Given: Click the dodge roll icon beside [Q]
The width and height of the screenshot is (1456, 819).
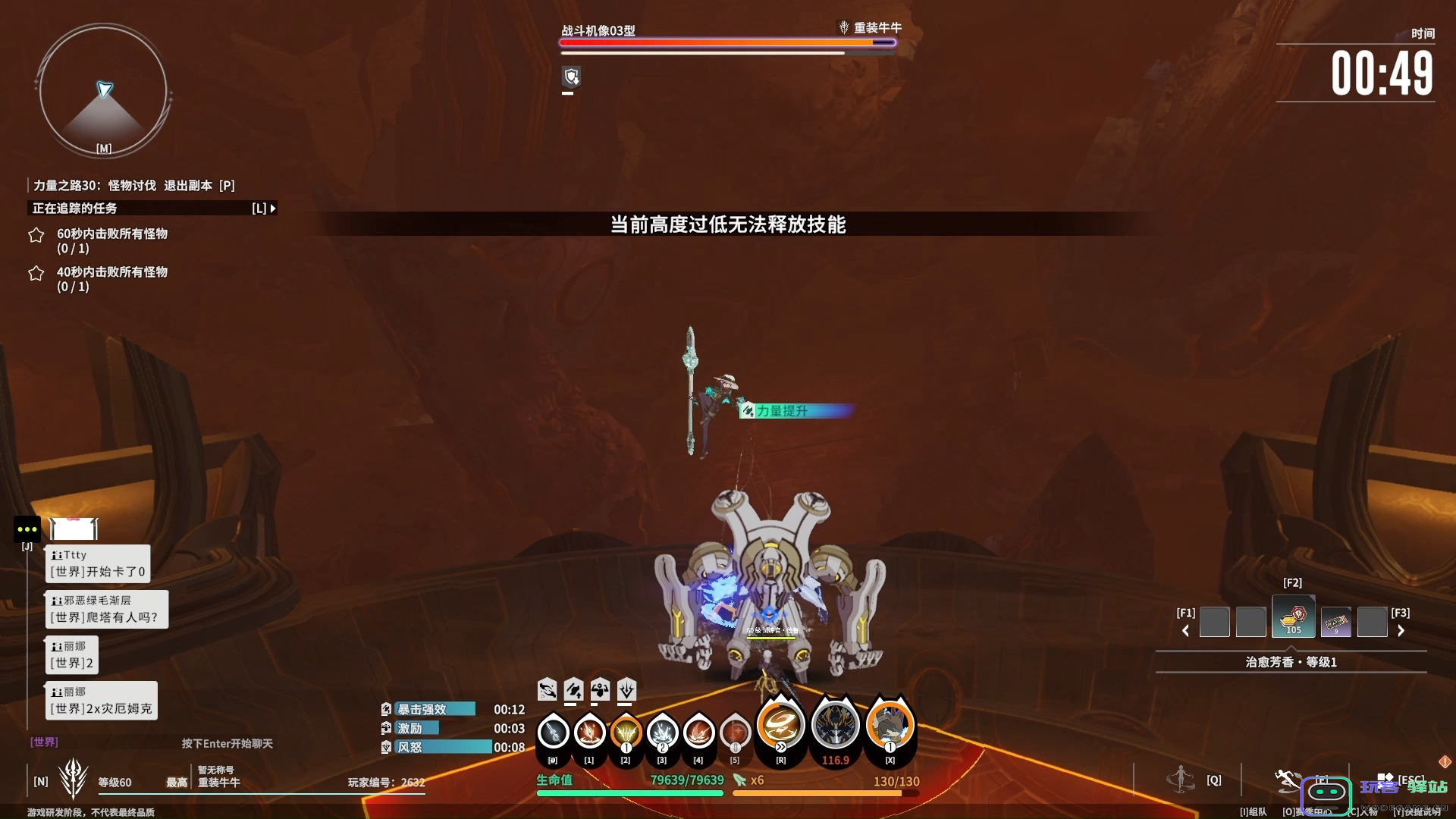Looking at the screenshot, I should pos(1181,778).
